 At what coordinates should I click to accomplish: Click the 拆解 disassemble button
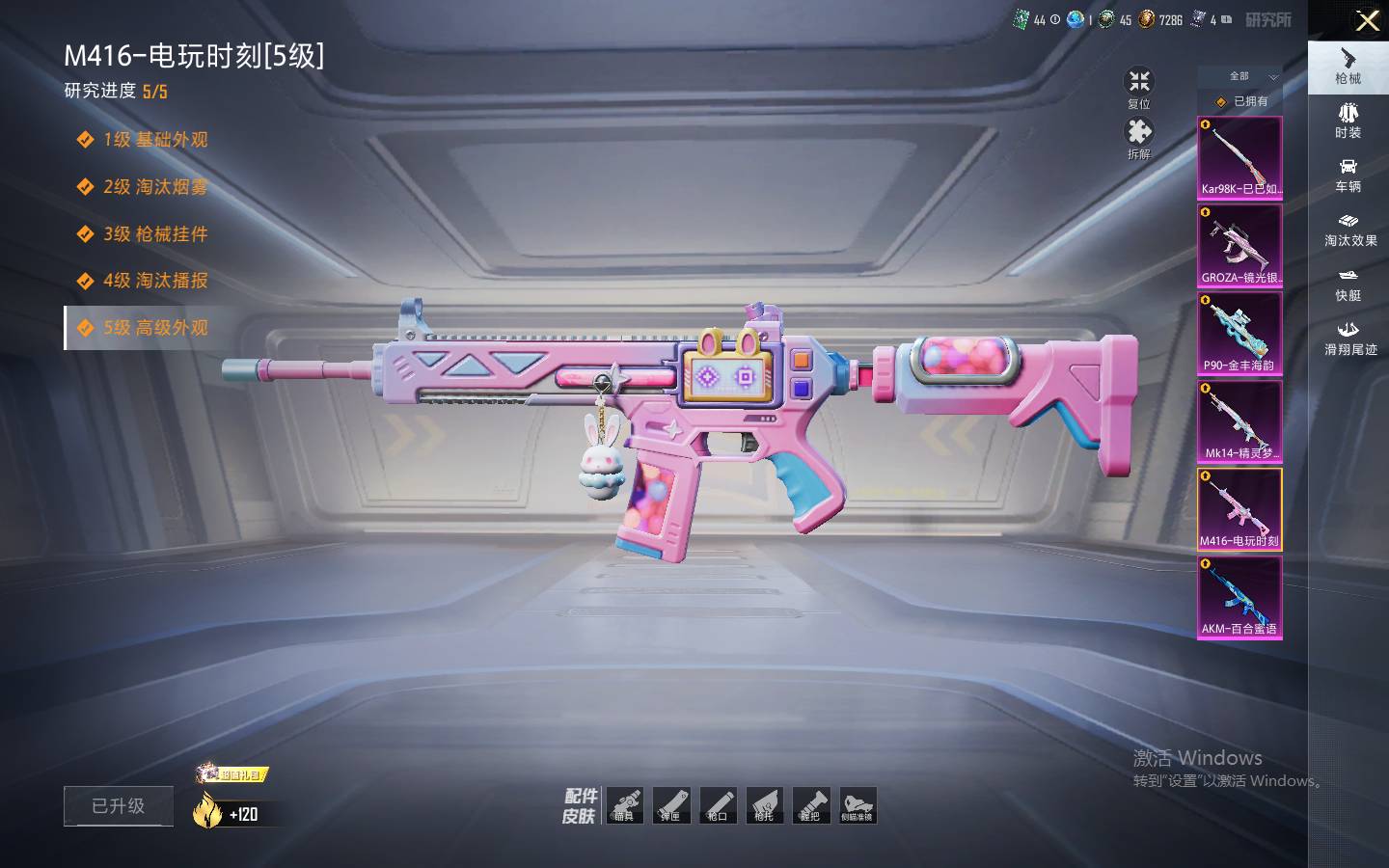click(x=1139, y=137)
